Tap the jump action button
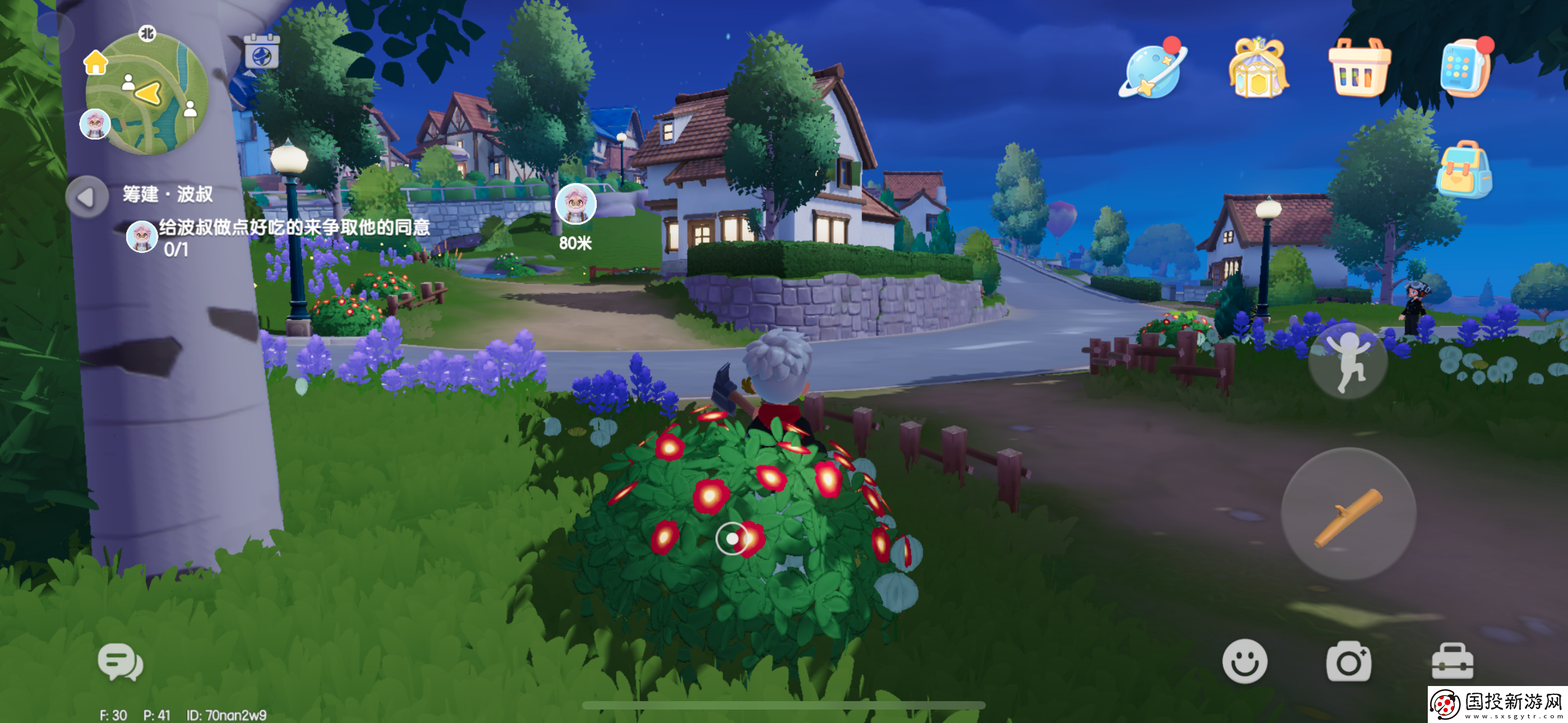Image resolution: width=1568 pixels, height=723 pixels. pos(1348,361)
